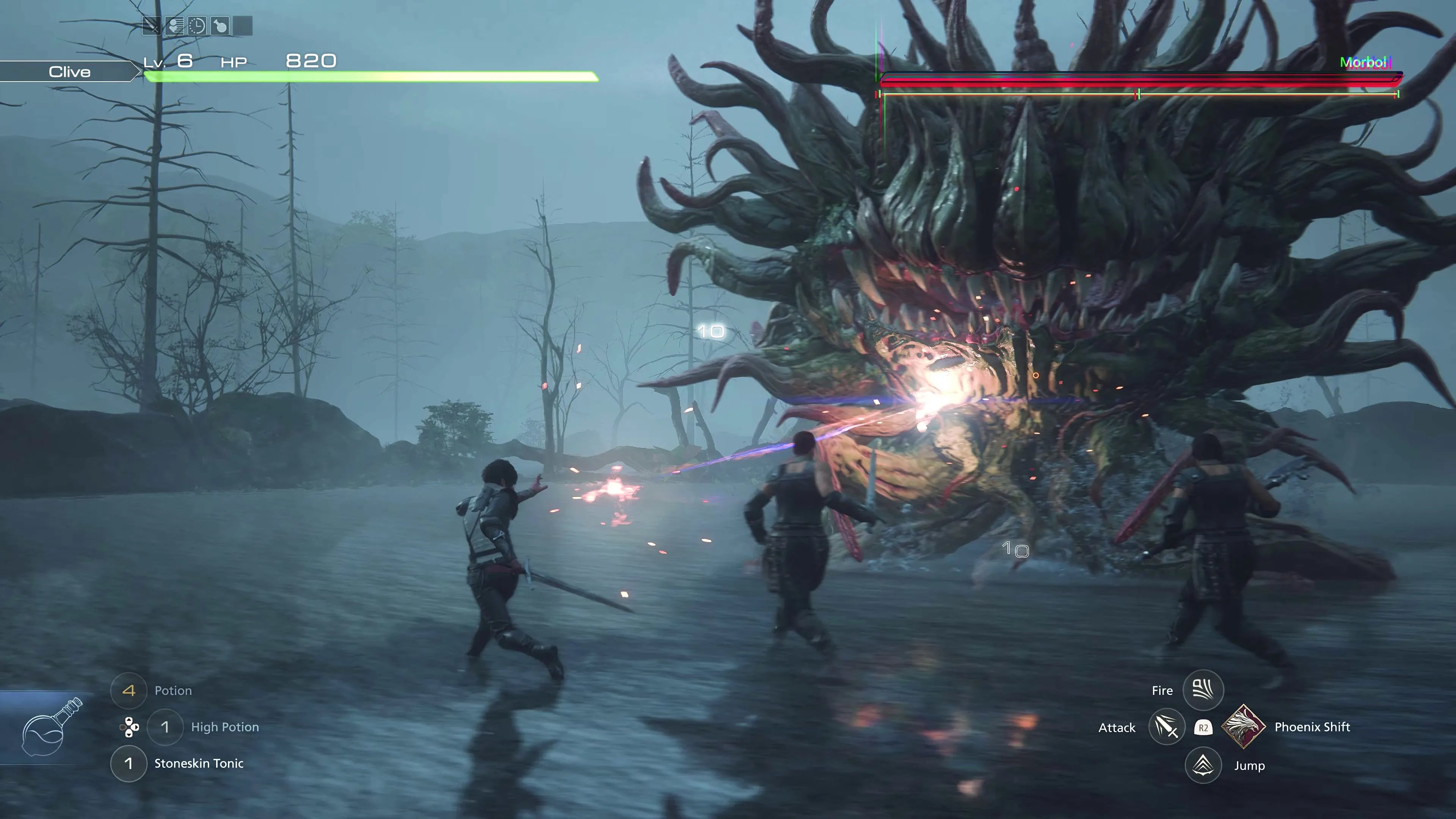Image resolution: width=1456 pixels, height=819 pixels.
Task: Select the High Potion quick-item shortcut
Action: click(165, 728)
